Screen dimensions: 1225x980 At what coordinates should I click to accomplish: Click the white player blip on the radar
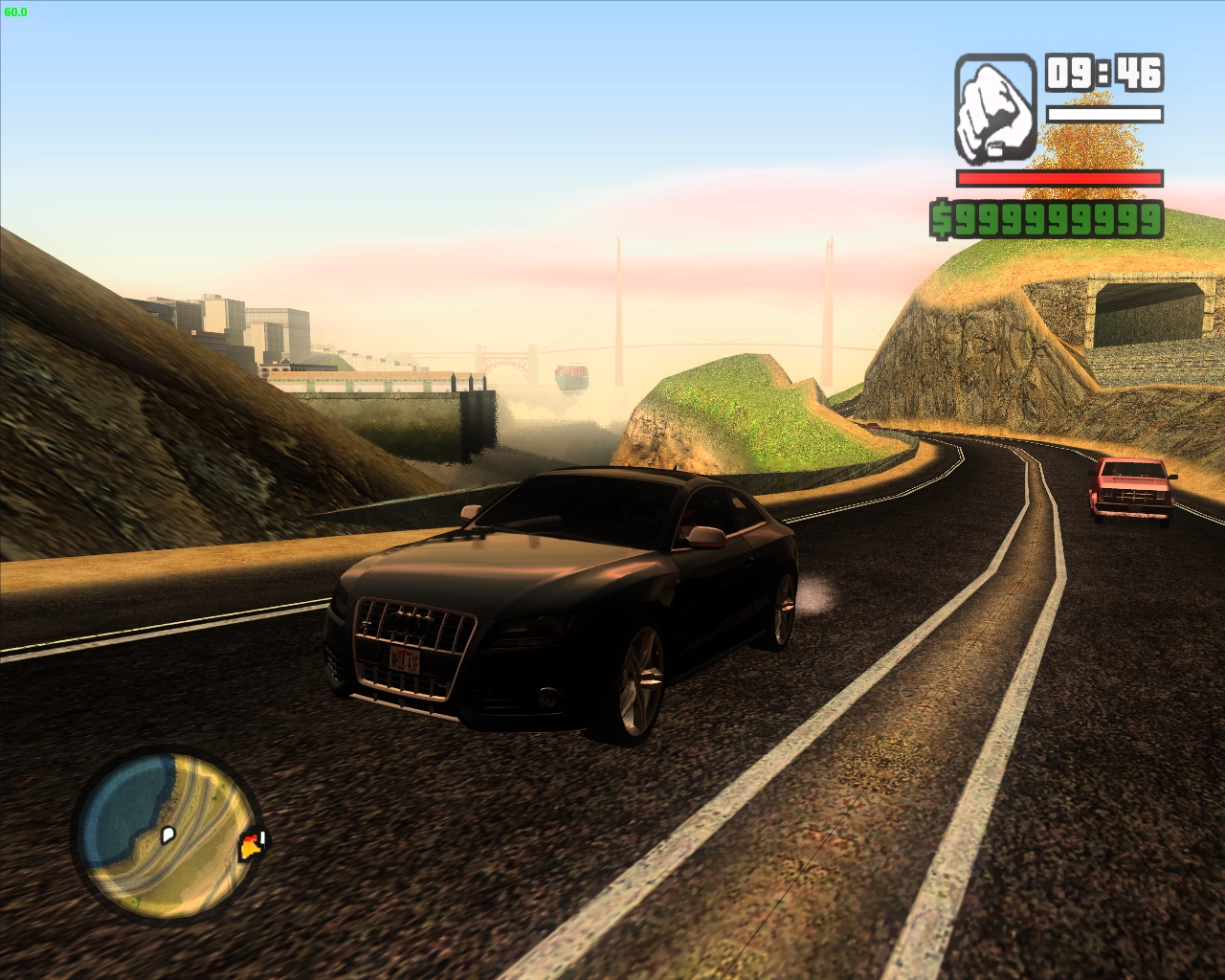pos(168,834)
